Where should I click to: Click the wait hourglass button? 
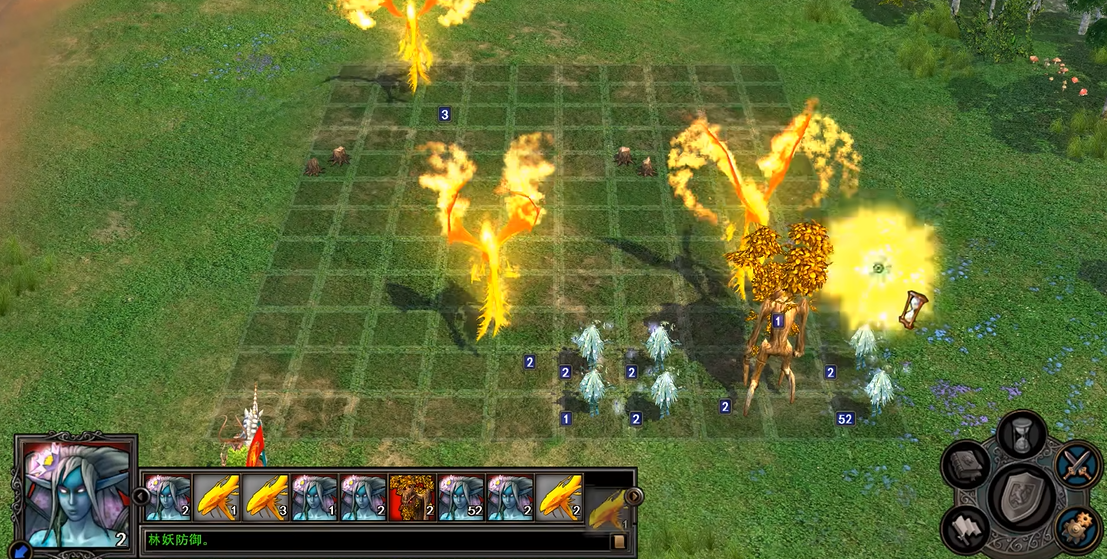click(x=1022, y=434)
